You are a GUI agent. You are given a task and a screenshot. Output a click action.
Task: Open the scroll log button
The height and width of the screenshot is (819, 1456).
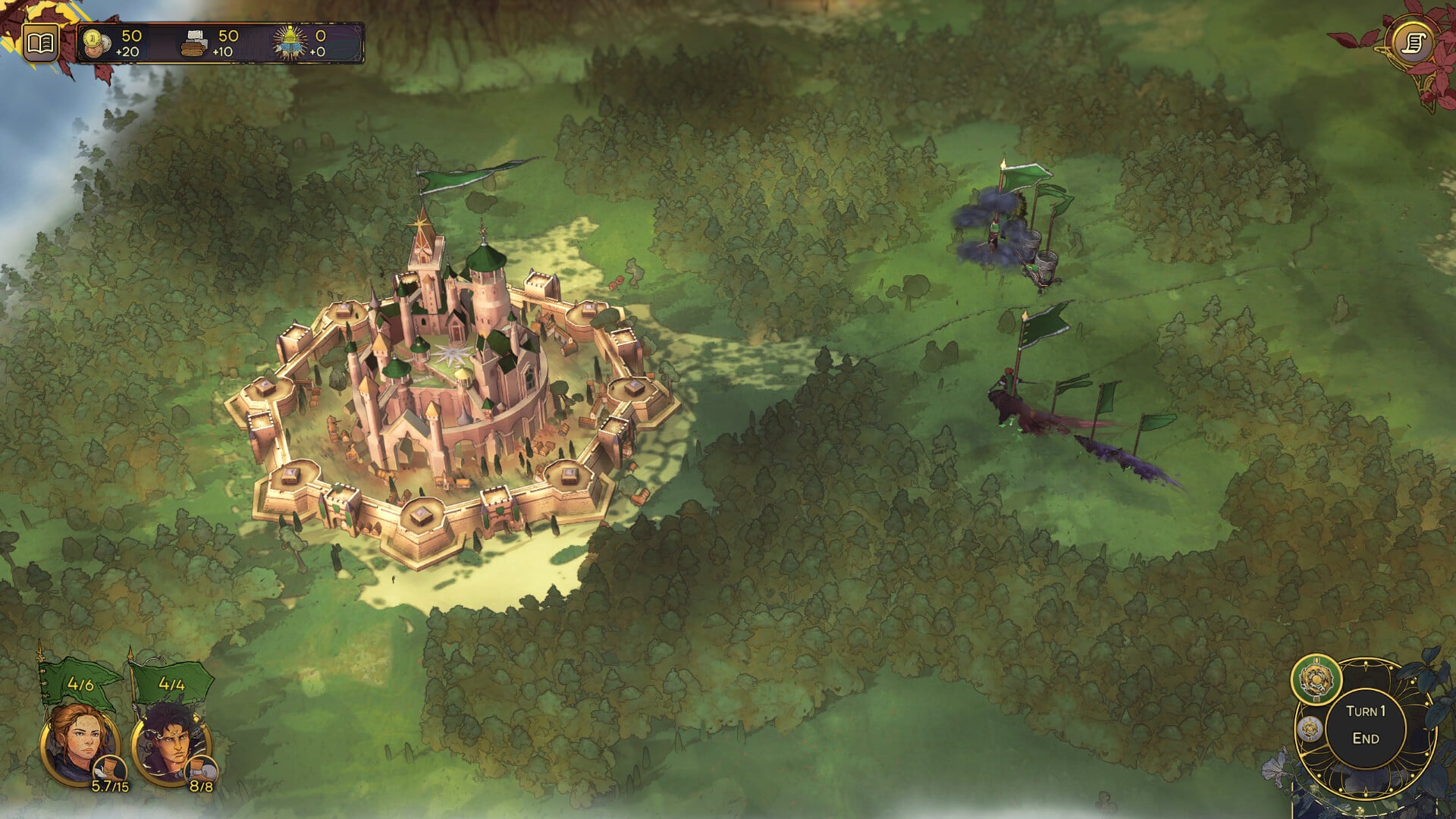(1414, 43)
